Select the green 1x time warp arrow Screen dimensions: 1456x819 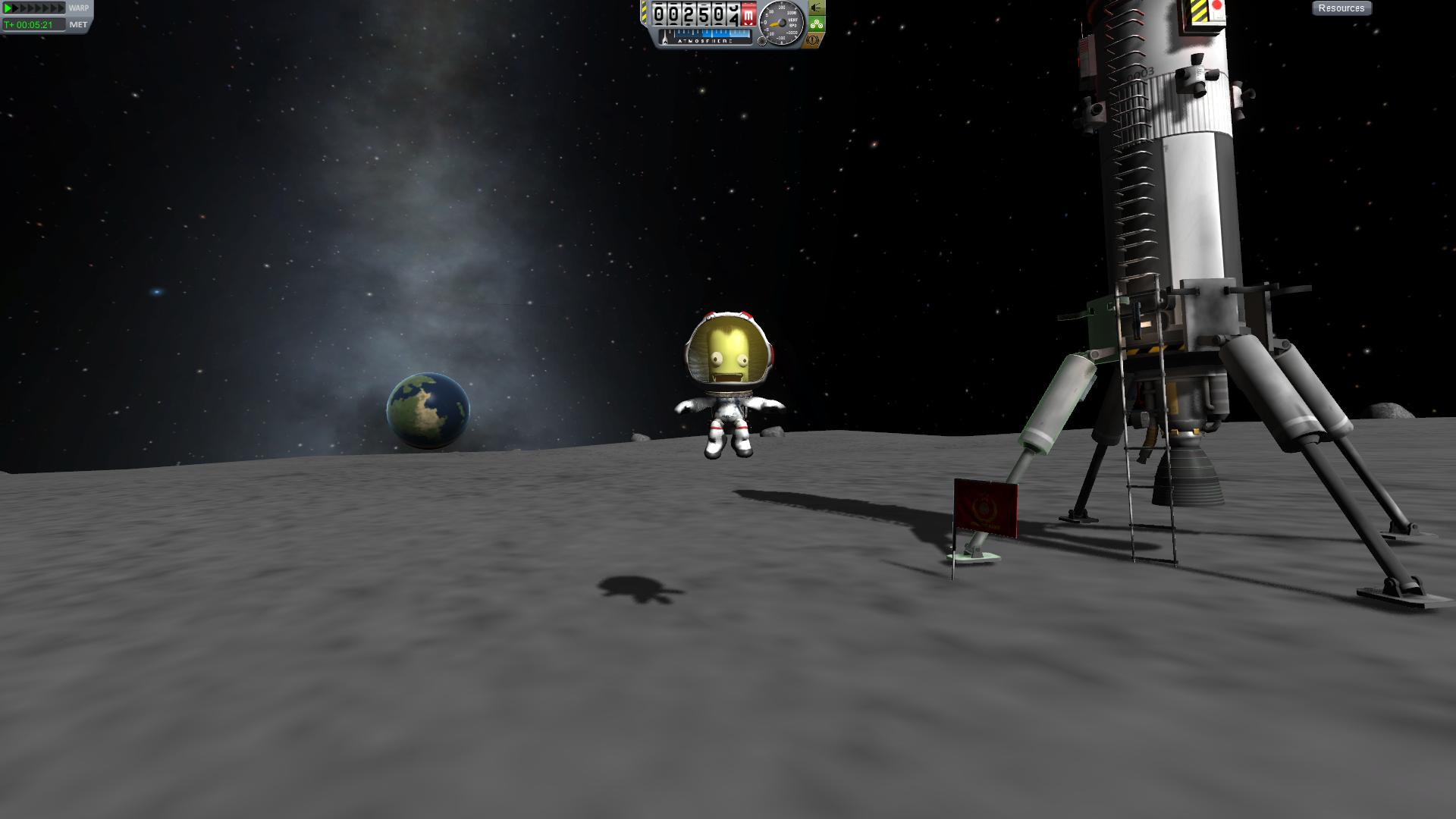pos(8,8)
